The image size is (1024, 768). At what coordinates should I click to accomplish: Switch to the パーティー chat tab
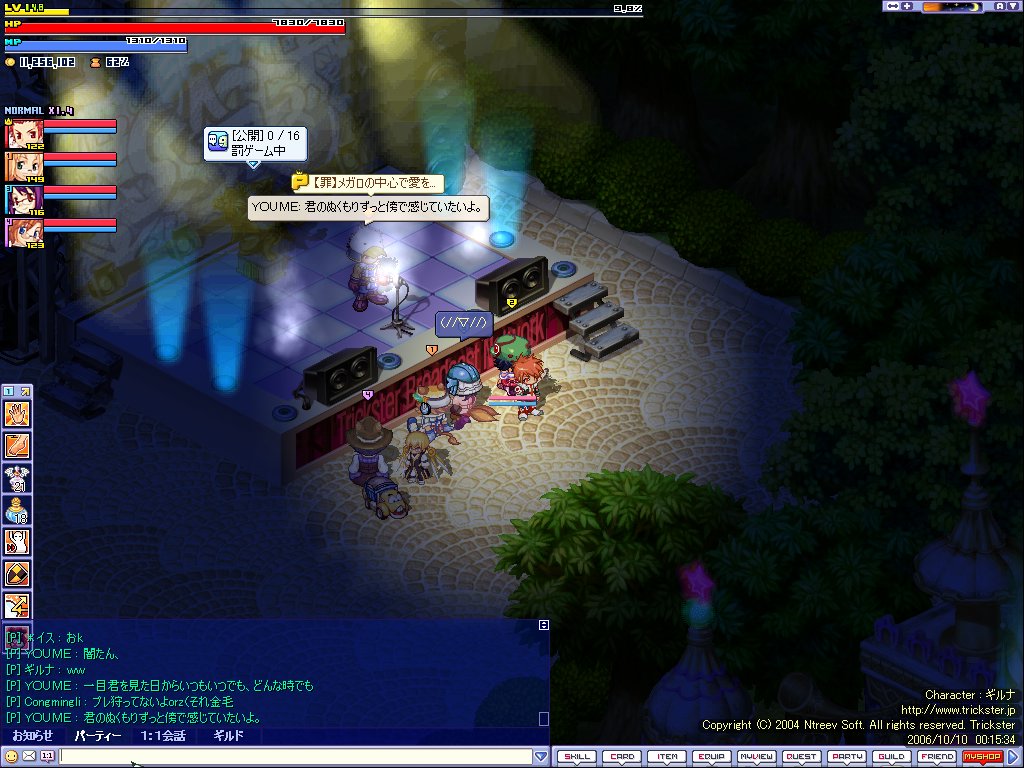[x=98, y=736]
